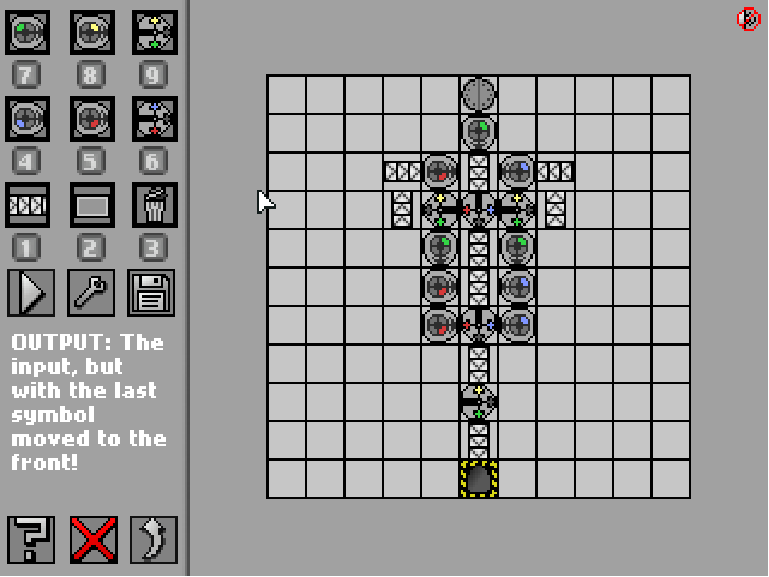The width and height of the screenshot is (769, 577).
Task: Select the yellow-bordered exit tile on the grid
Action: 479,479
